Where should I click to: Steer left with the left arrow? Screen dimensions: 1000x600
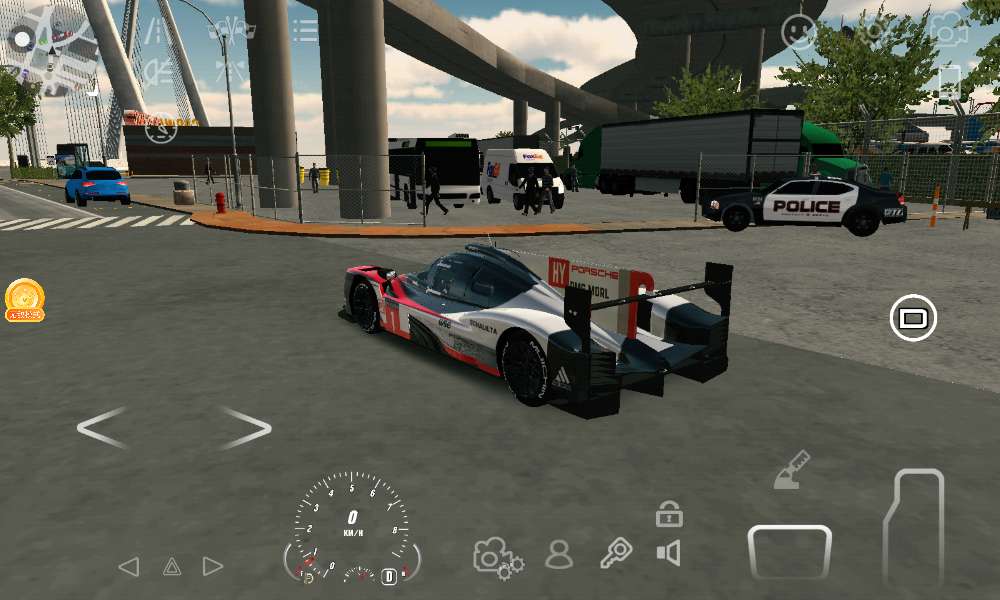pos(102,428)
